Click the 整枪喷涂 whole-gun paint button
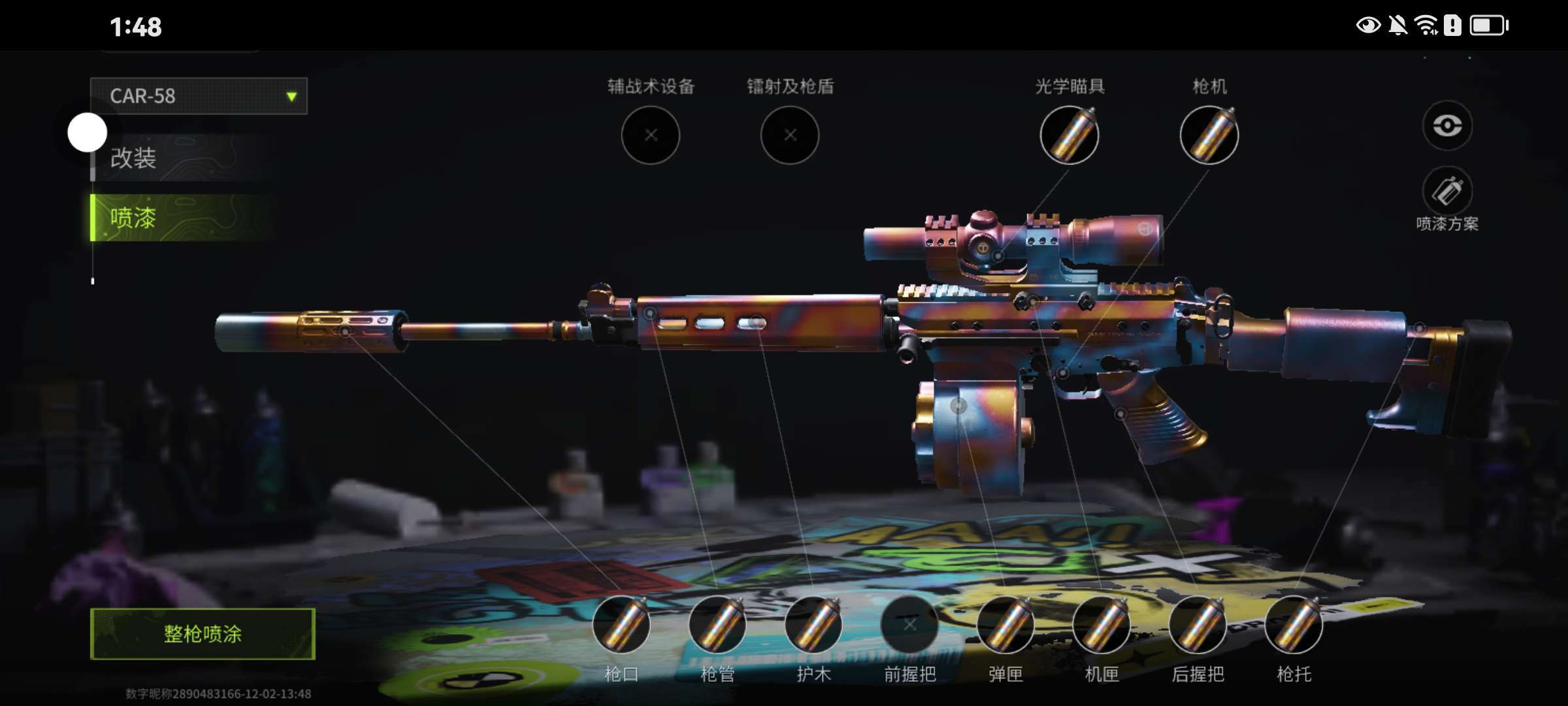The width and height of the screenshot is (1568, 706). (203, 633)
